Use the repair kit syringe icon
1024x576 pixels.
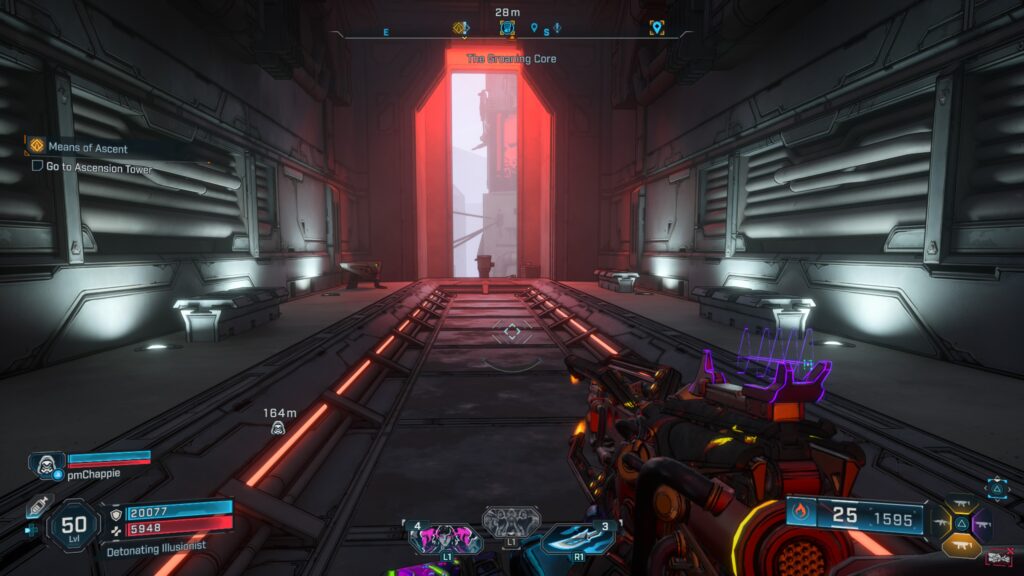[x=38, y=505]
